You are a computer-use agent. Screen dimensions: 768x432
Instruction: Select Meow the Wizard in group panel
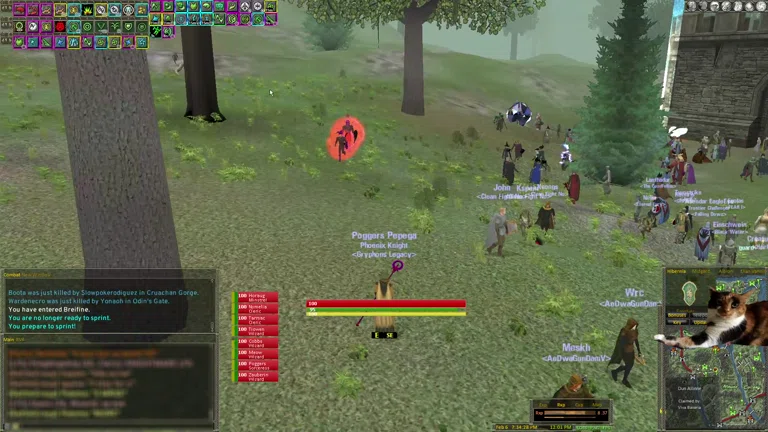tap(257, 354)
